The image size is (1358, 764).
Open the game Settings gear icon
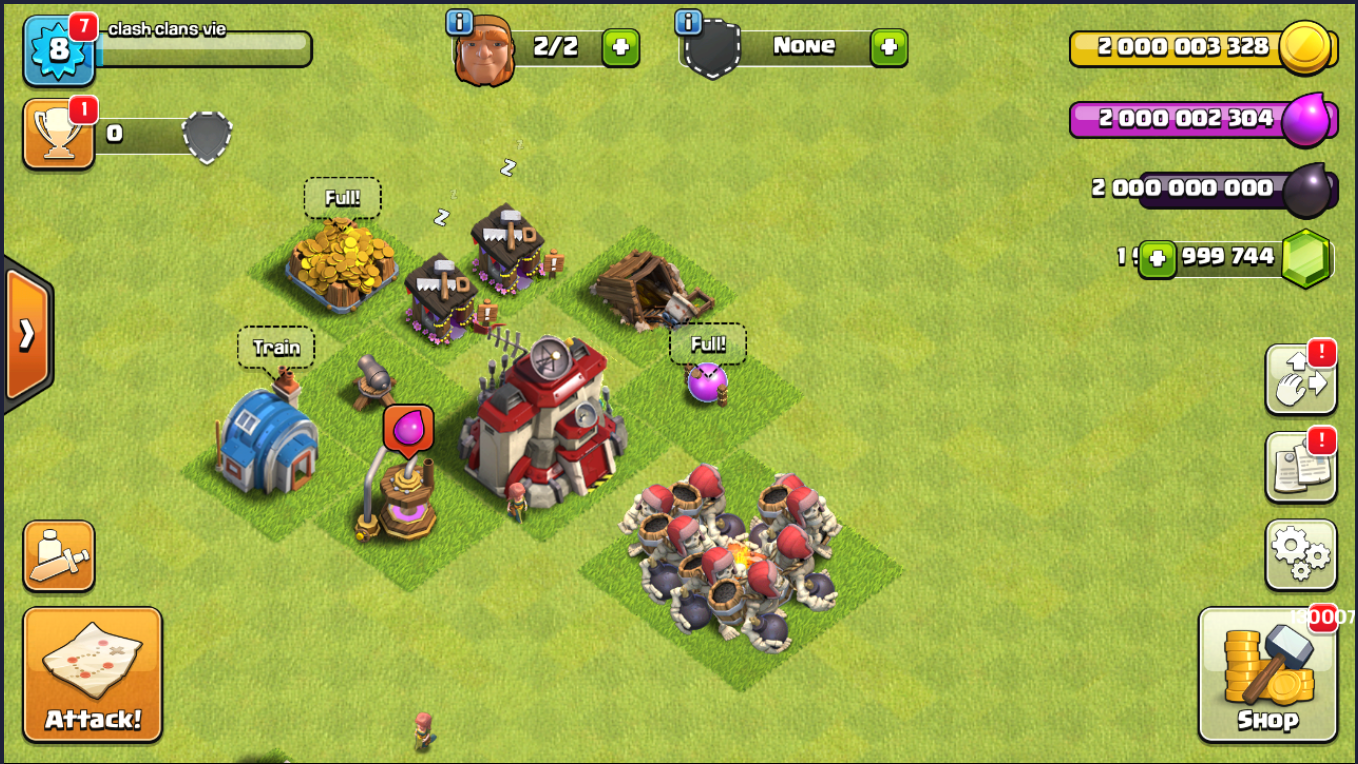[1301, 554]
